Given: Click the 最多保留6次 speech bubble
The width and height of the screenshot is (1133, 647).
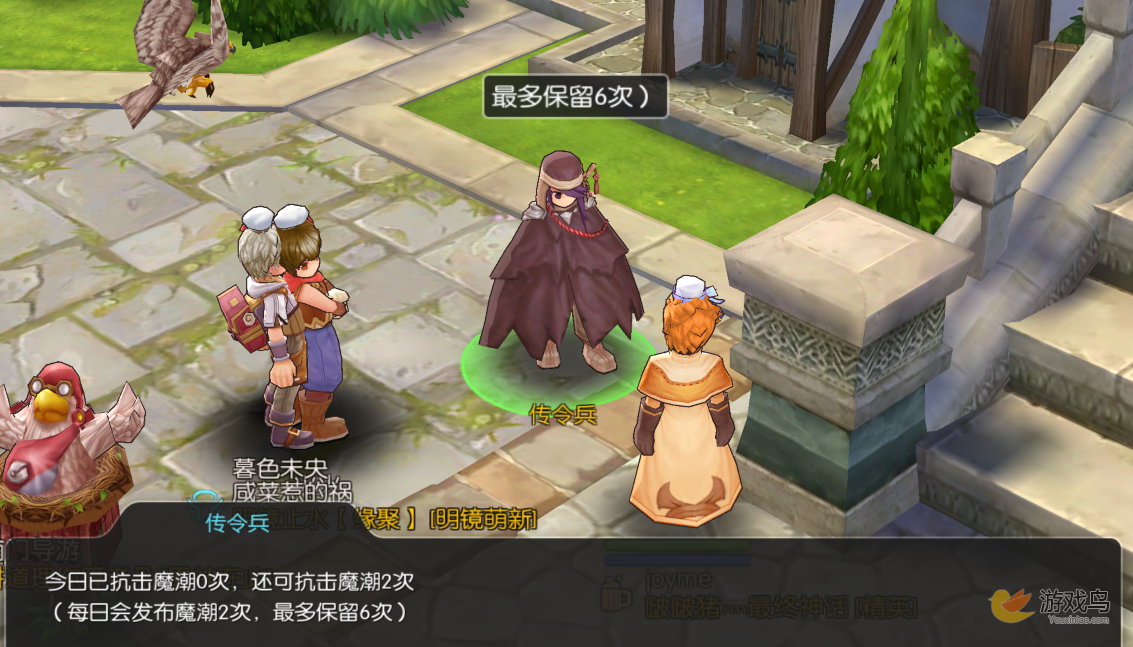Looking at the screenshot, I should pyautogui.click(x=575, y=98).
